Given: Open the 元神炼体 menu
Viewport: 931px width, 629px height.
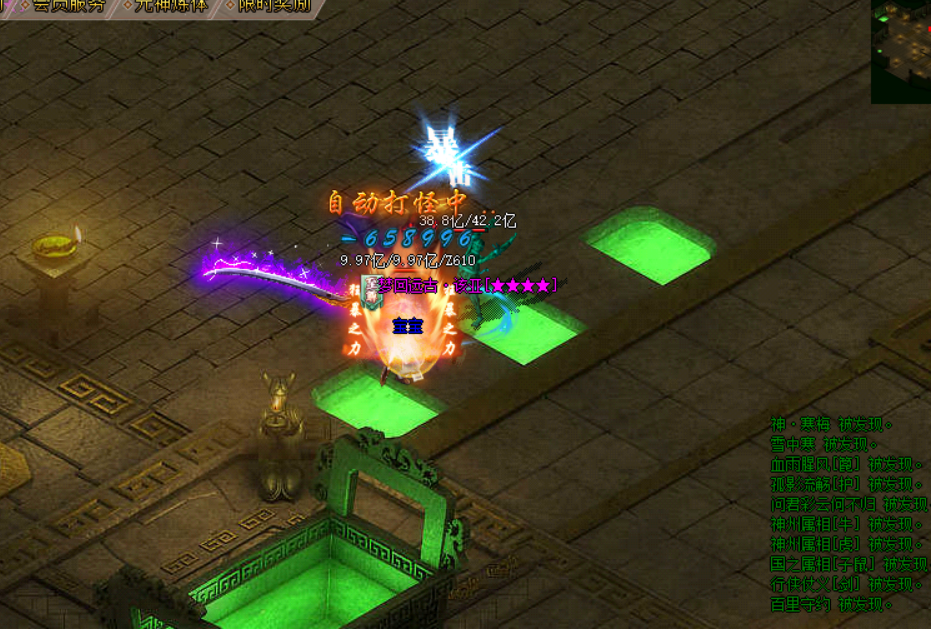Looking at the screenshot, I should [x=170, y=5].
